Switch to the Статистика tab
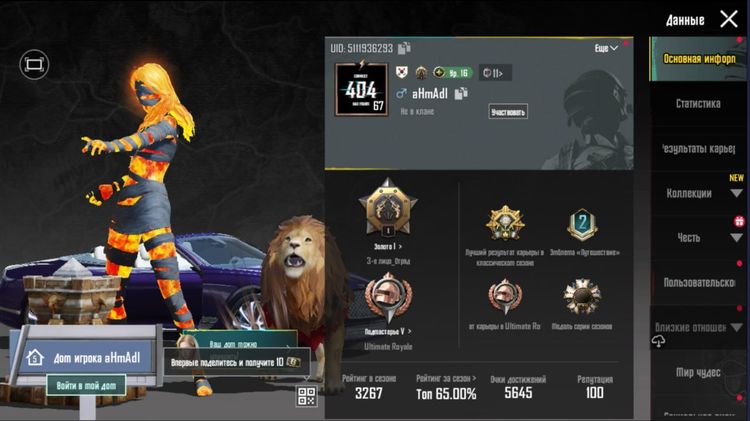The width and height of the screenshot is (750, 421). (698, 103)
